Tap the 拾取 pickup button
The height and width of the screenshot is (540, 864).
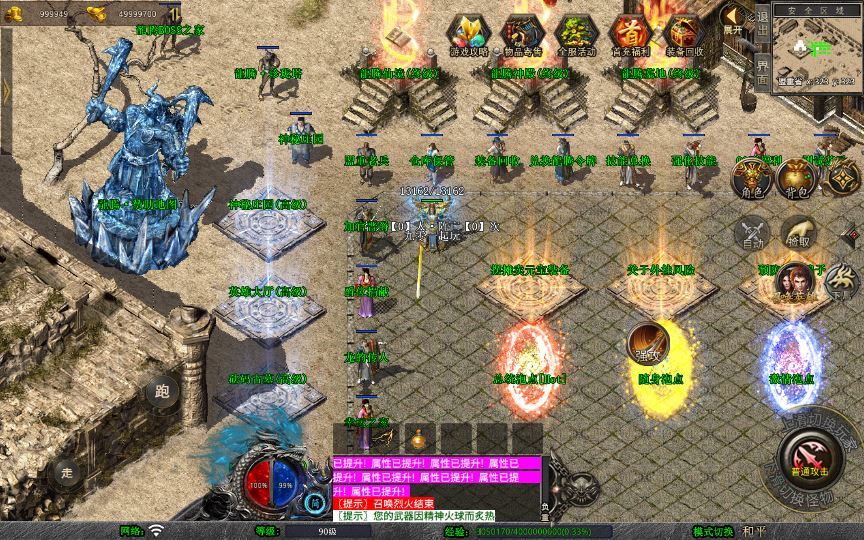[798, 233]
